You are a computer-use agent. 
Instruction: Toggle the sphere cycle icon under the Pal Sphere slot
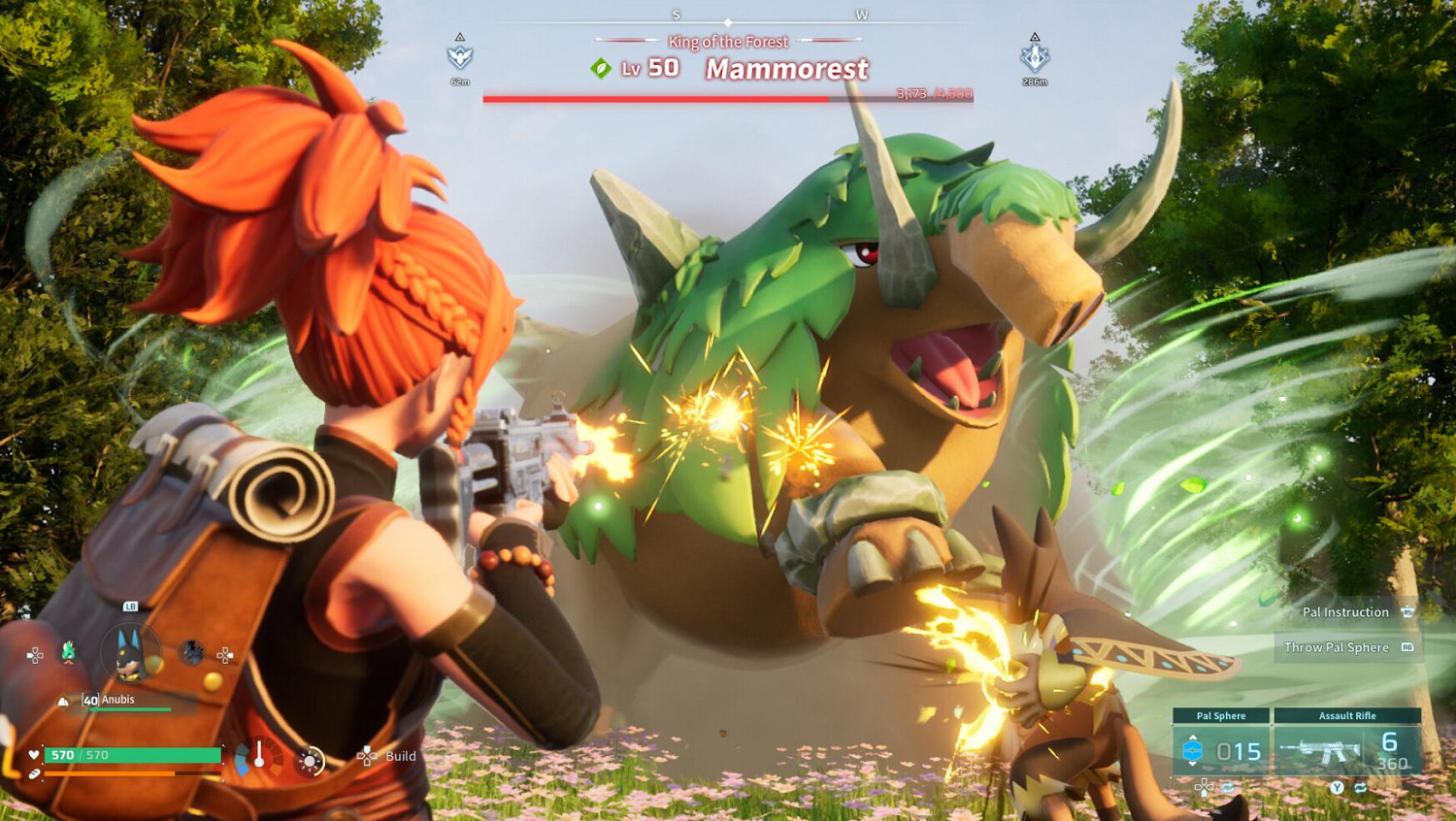1226,788
